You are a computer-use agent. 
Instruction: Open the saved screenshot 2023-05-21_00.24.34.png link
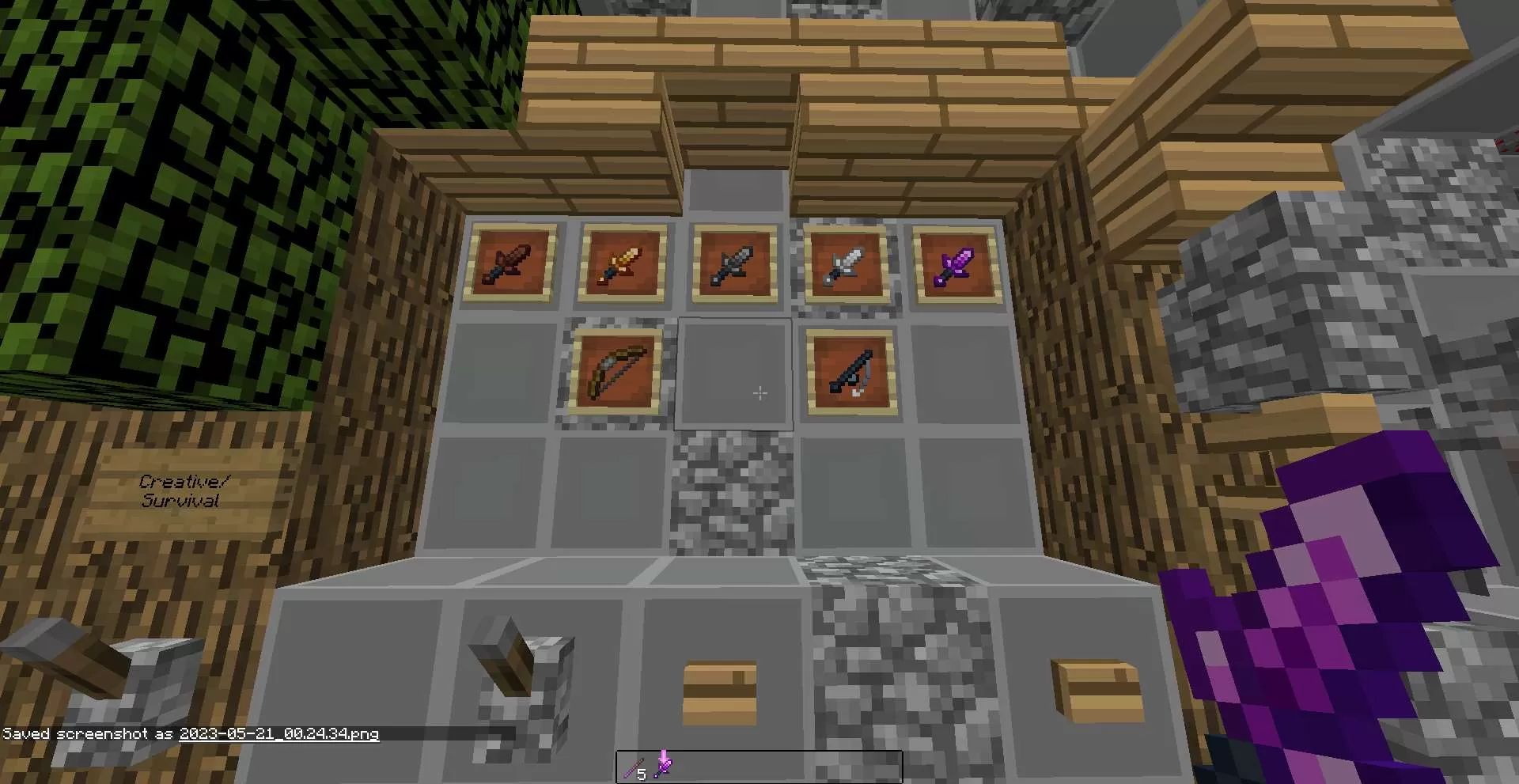tap(278, 734)
